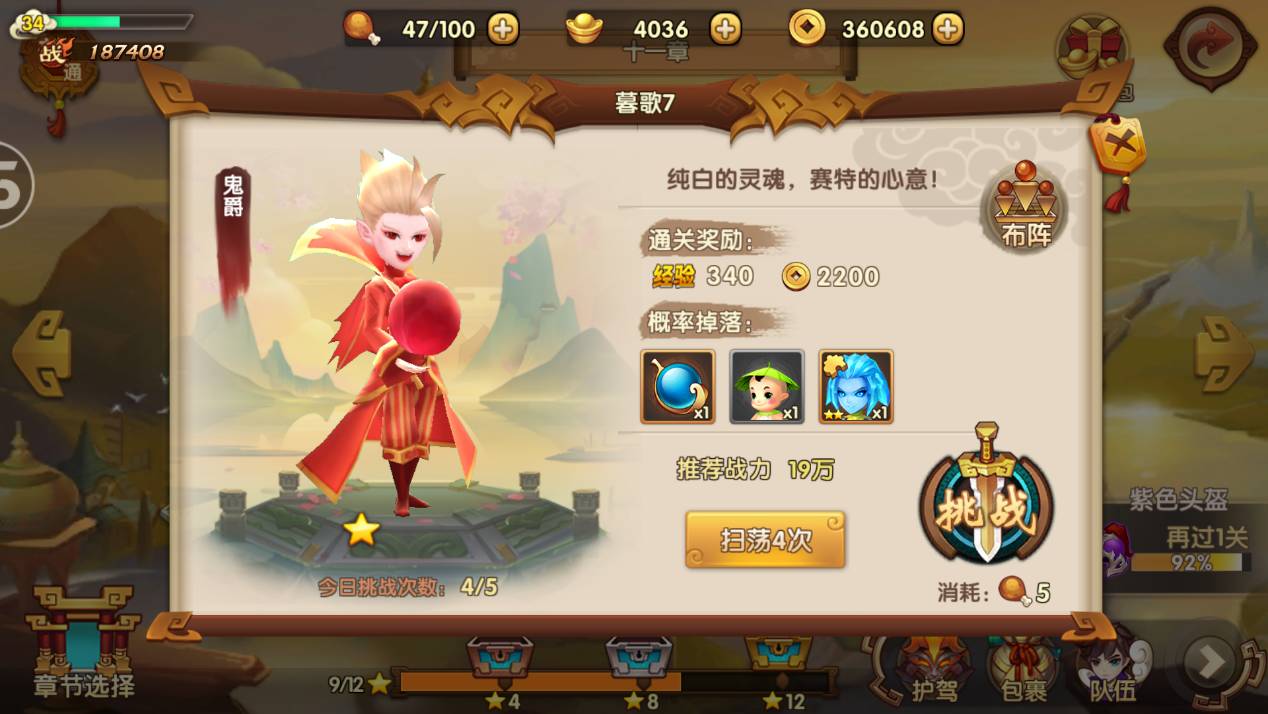Viewport: 1268px width, 714px height.
Task: Inspect the blue orb drop item
Action: (677, 386)
